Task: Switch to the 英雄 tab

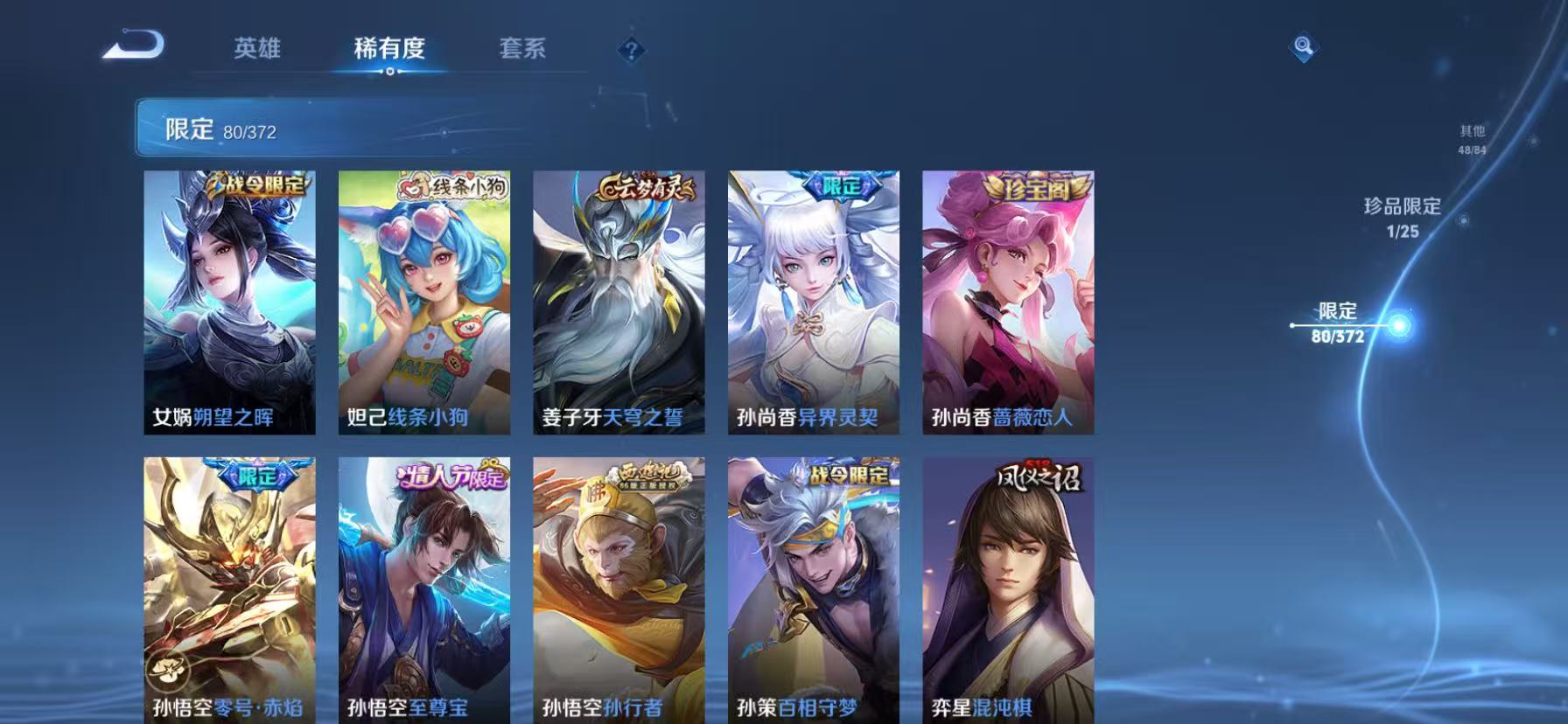Action: (x=255, y=50)
